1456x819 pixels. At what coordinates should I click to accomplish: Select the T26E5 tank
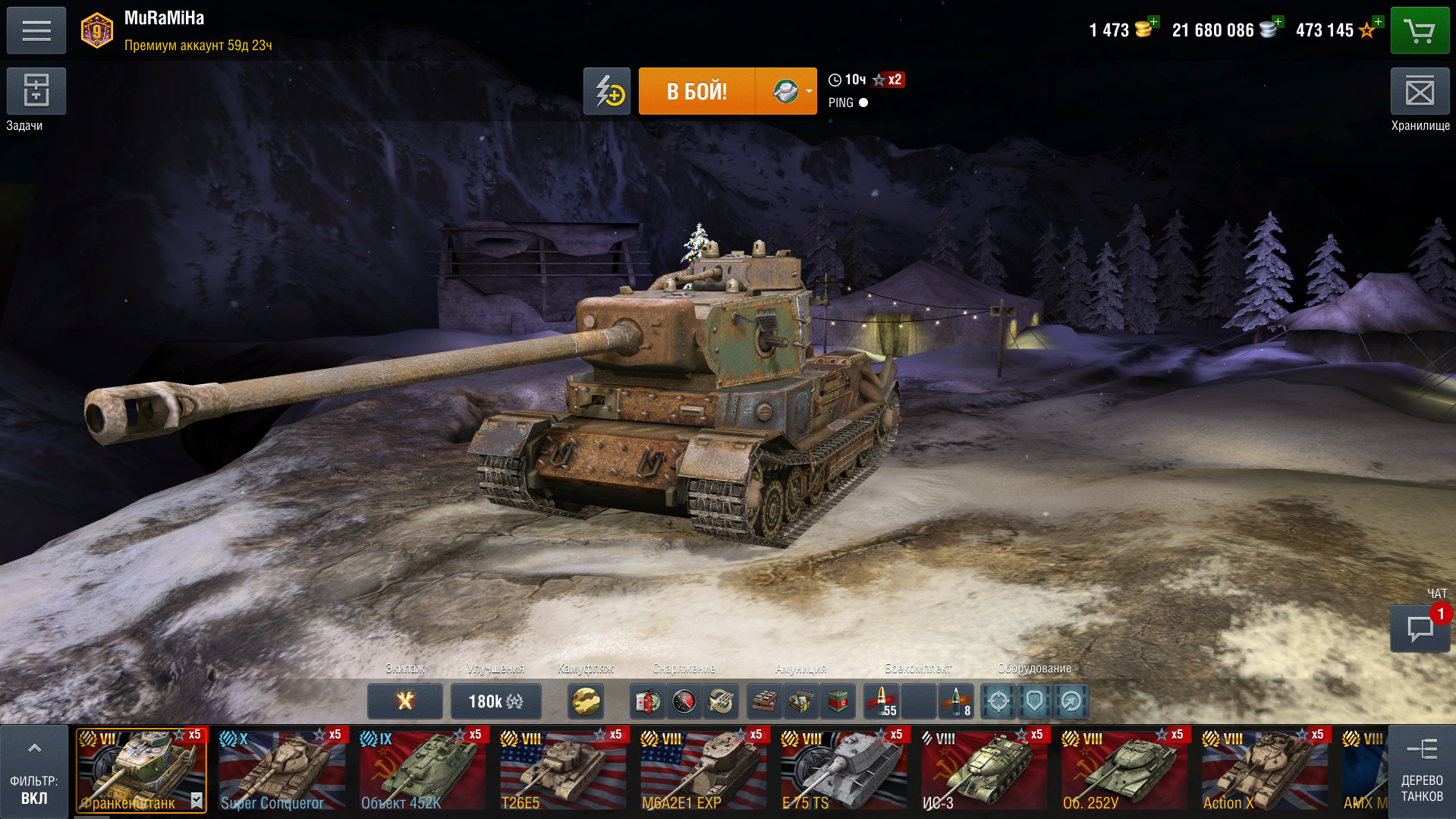coord(562,770)
